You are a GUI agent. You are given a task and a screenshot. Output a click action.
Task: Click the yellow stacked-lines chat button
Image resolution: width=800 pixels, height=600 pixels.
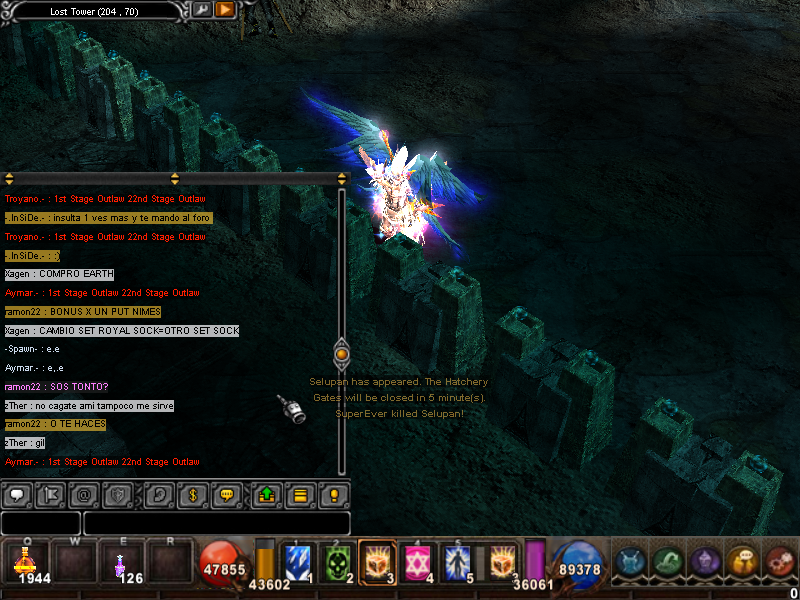coord(301,494)
